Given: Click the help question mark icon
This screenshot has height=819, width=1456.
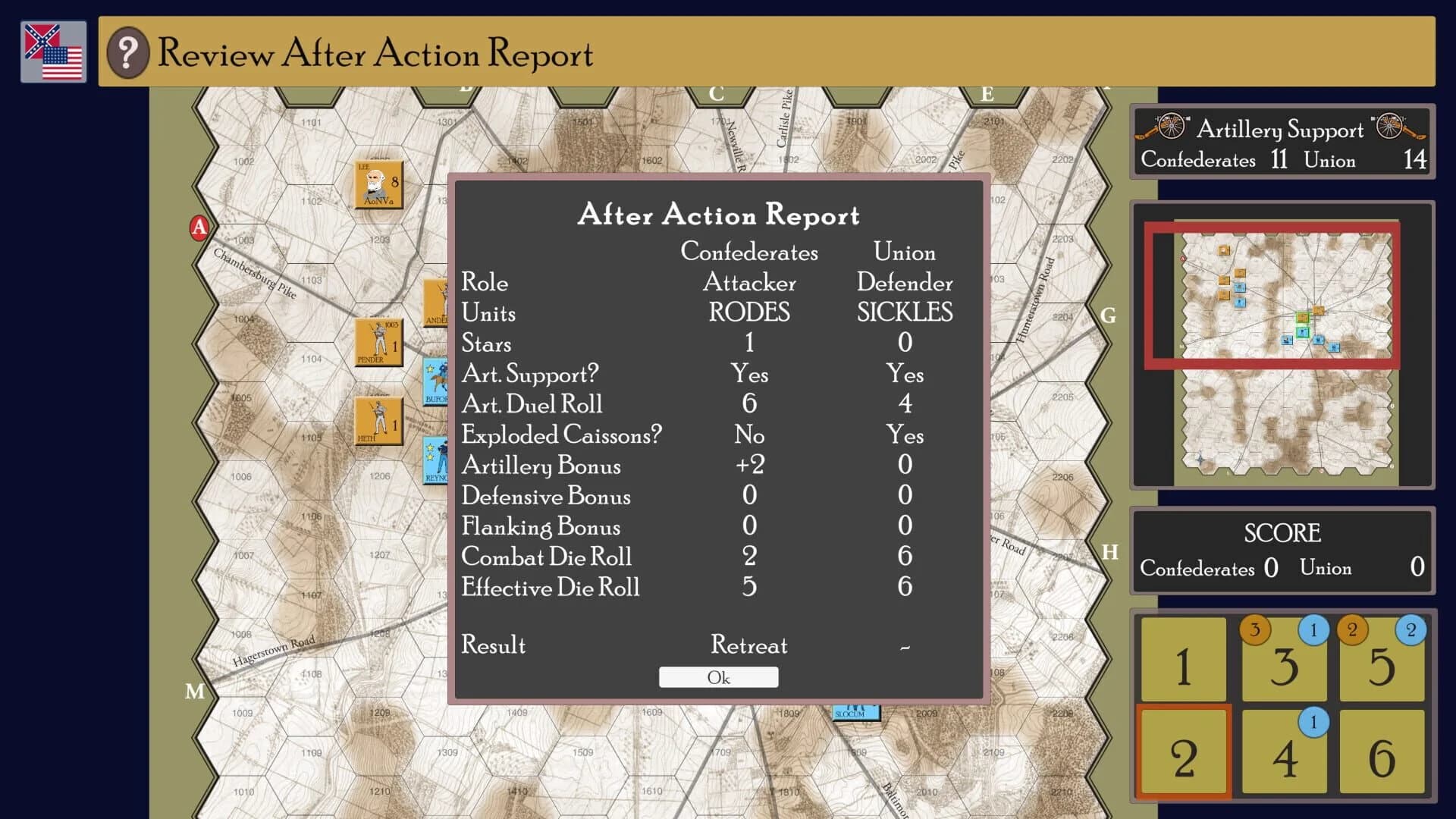Looking at the screenshot, I should (x=127, y=53).
